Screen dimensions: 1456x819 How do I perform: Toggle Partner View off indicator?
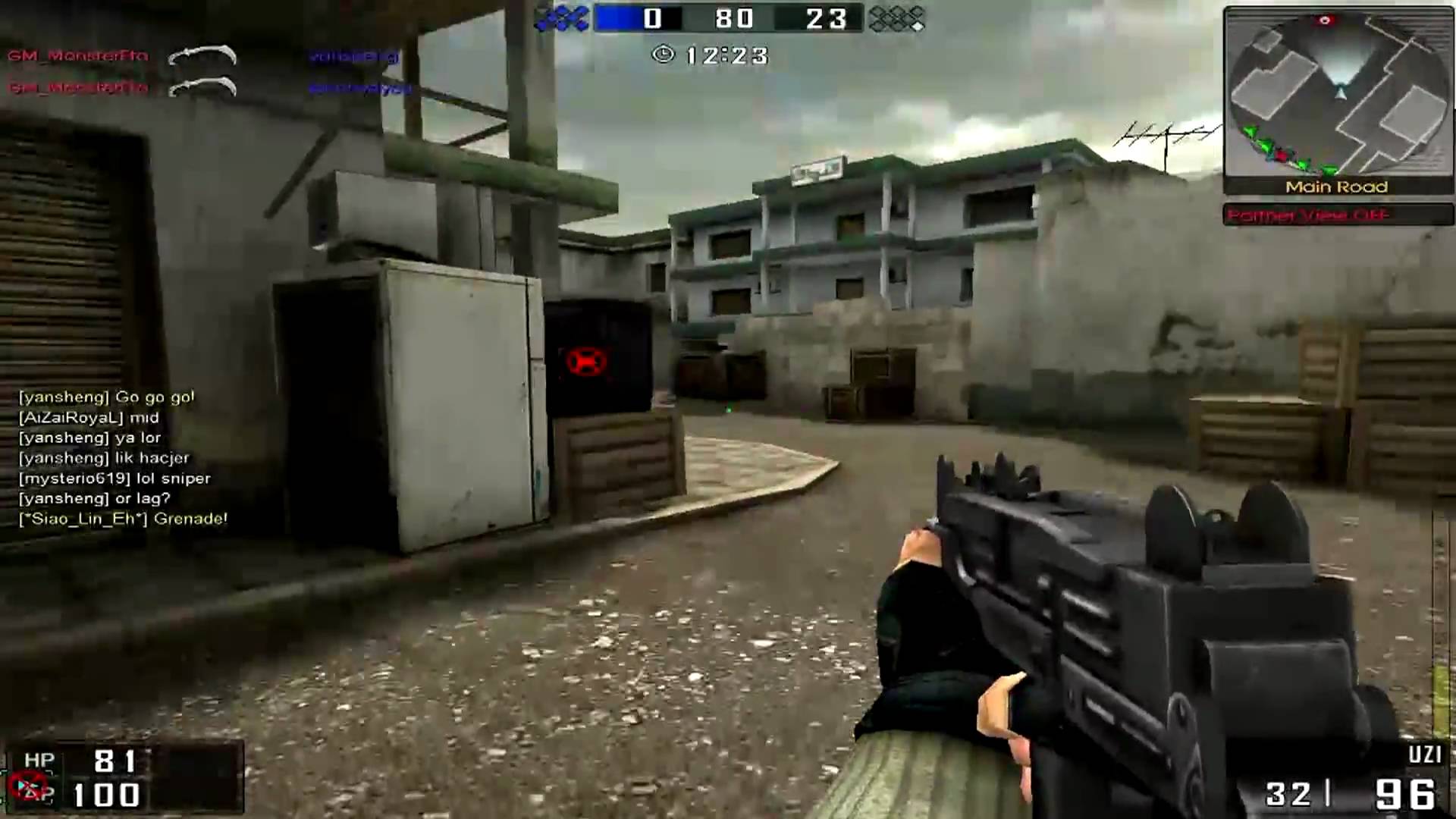[x=1306, y=215]
